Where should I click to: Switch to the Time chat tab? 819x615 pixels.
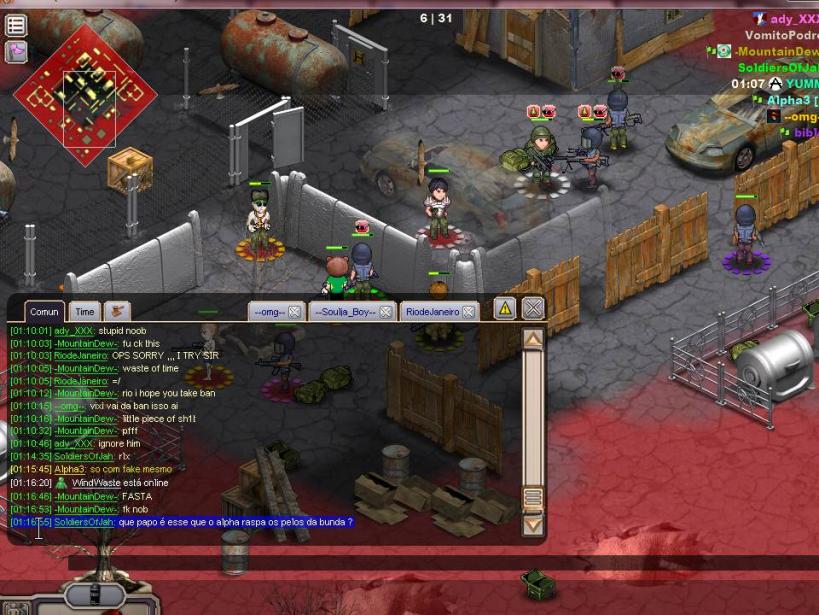[85, 312]
